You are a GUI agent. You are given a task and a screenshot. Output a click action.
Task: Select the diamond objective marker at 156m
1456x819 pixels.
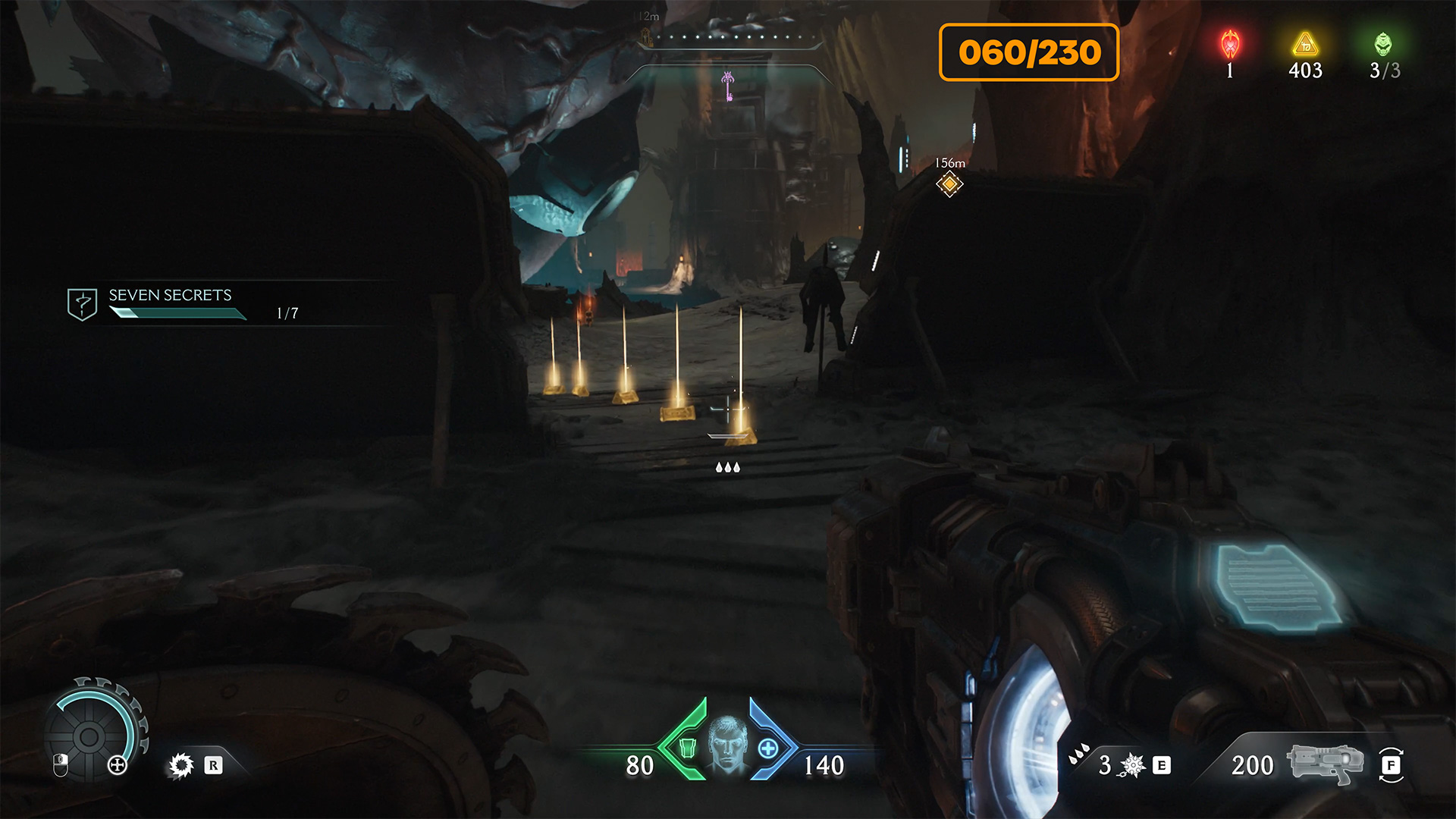[x=949, y=184]
